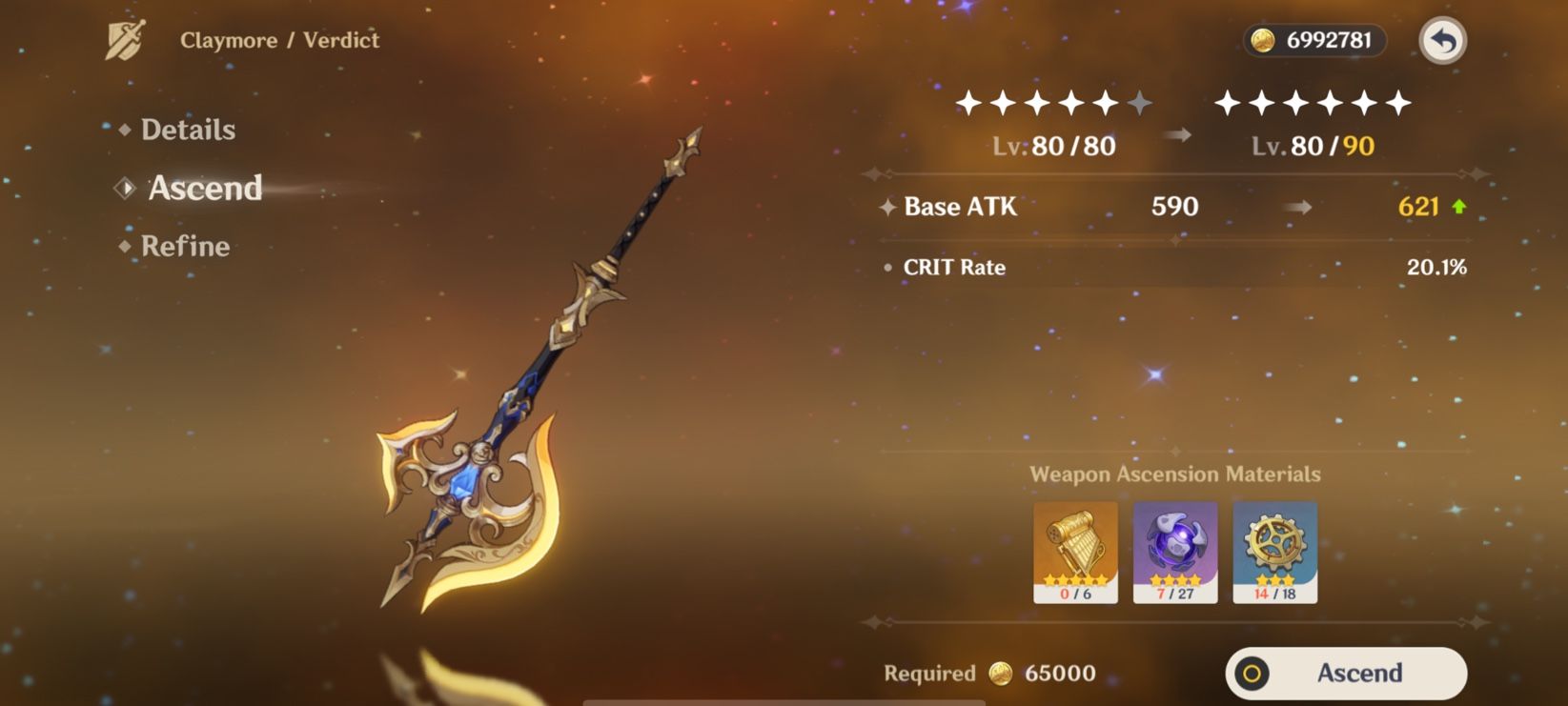1568x706 pixels.
Task: Click the diamond marker beside Base ATK
Action: (x=886, y=207)
